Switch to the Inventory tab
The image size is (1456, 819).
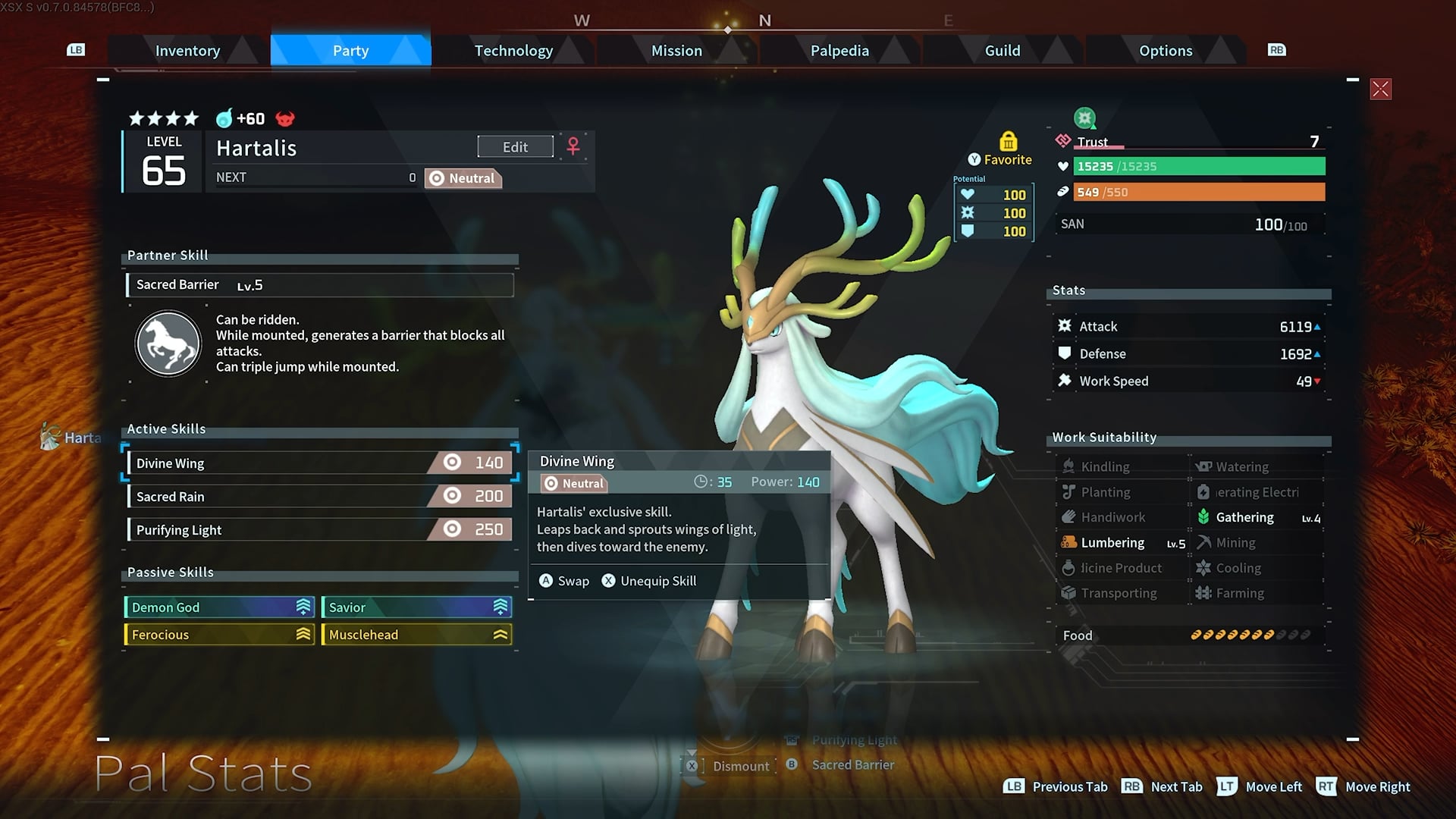click(x=187, y=51)
